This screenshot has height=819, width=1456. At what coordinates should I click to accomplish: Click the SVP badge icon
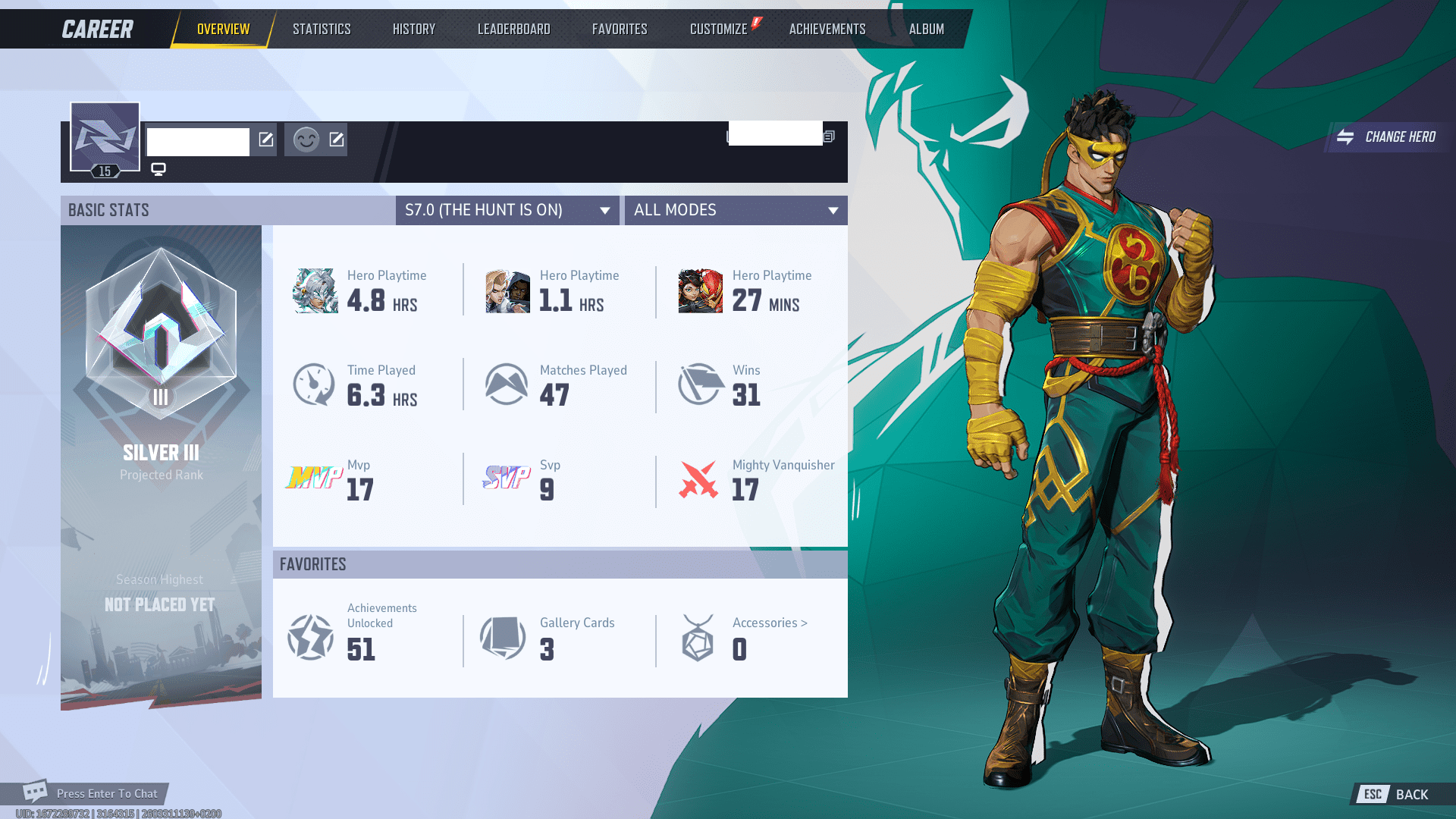coord(508,479)
